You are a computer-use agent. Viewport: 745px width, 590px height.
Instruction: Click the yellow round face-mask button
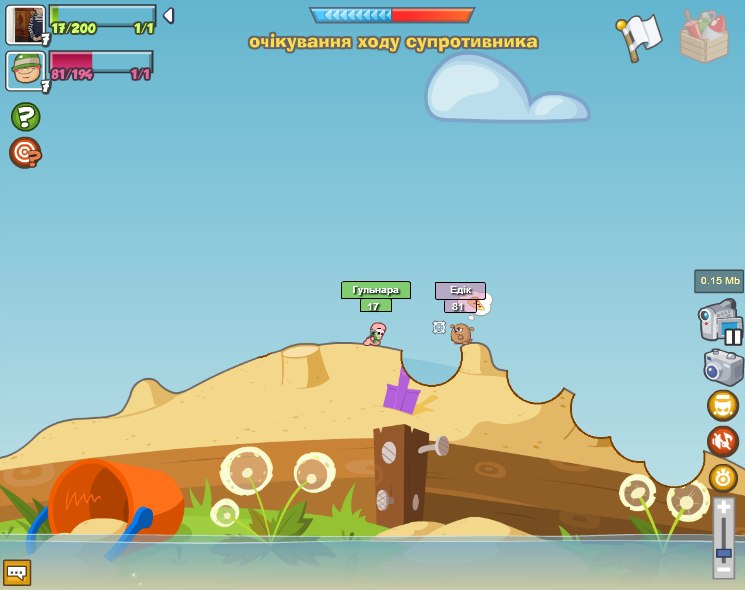point(723,405)
